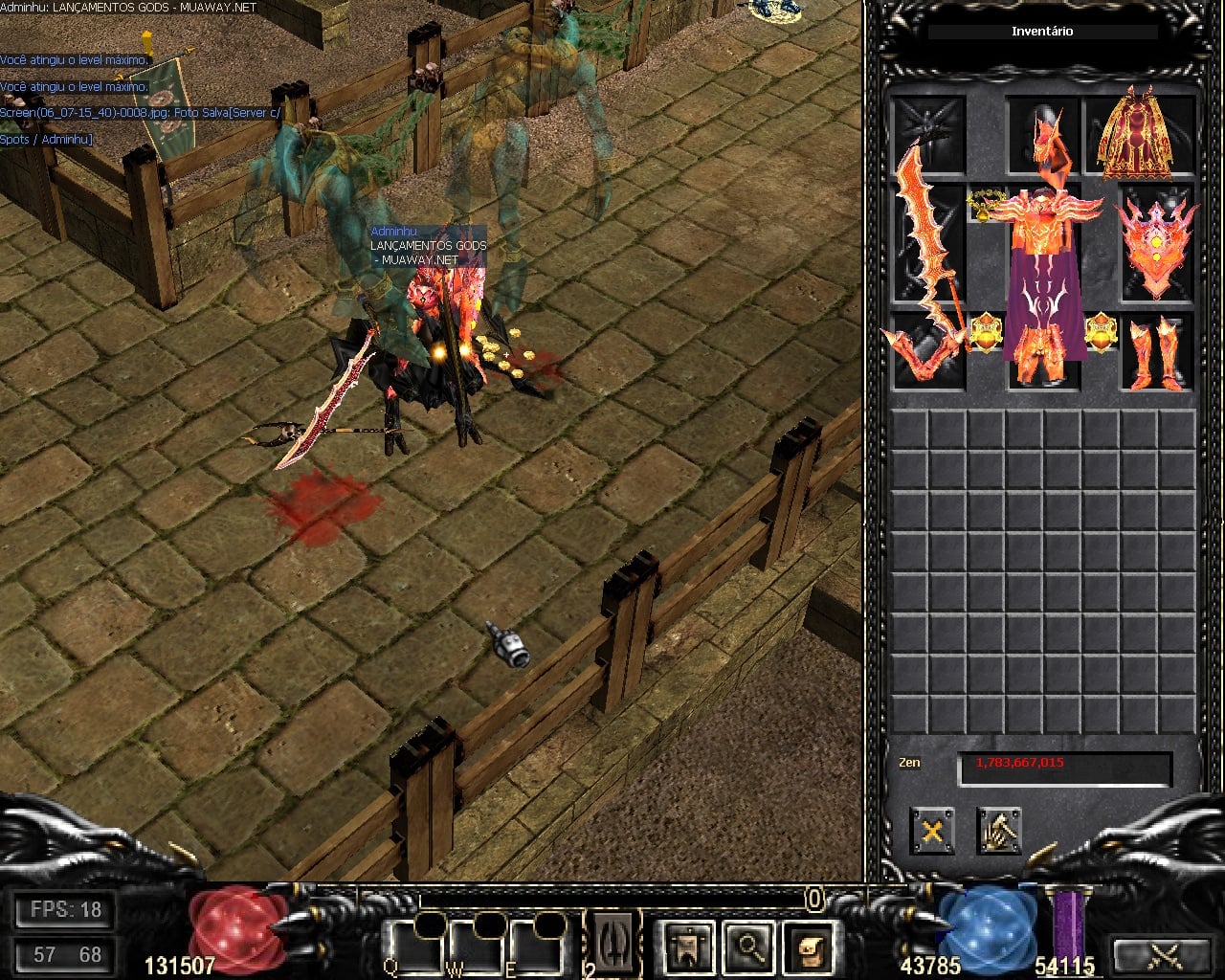Open the banner icon button in the bottom bar
Screen dimensions: 1225x980
pos(688,947)
